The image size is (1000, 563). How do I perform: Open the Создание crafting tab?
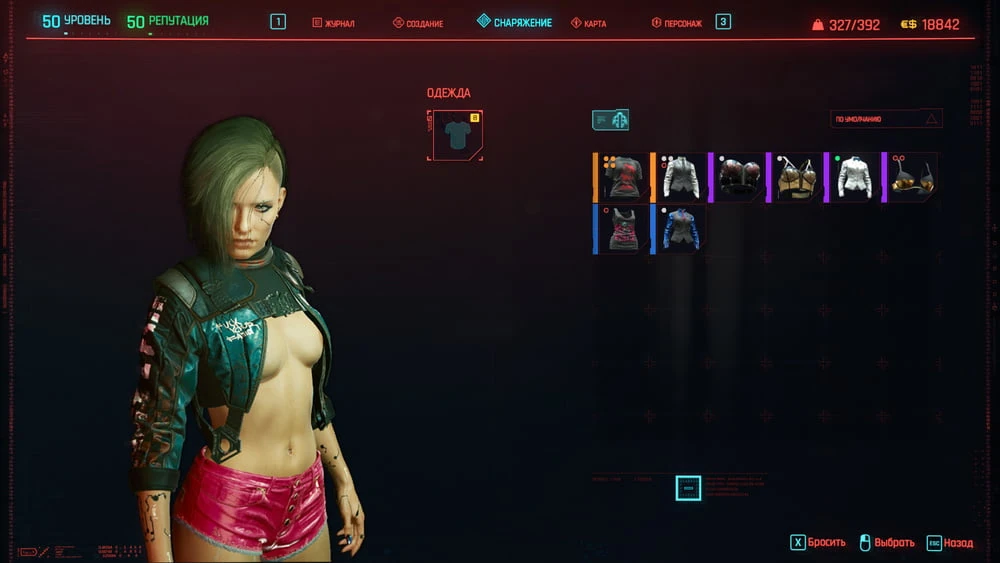pyautogui.click(x=418, y=22)
